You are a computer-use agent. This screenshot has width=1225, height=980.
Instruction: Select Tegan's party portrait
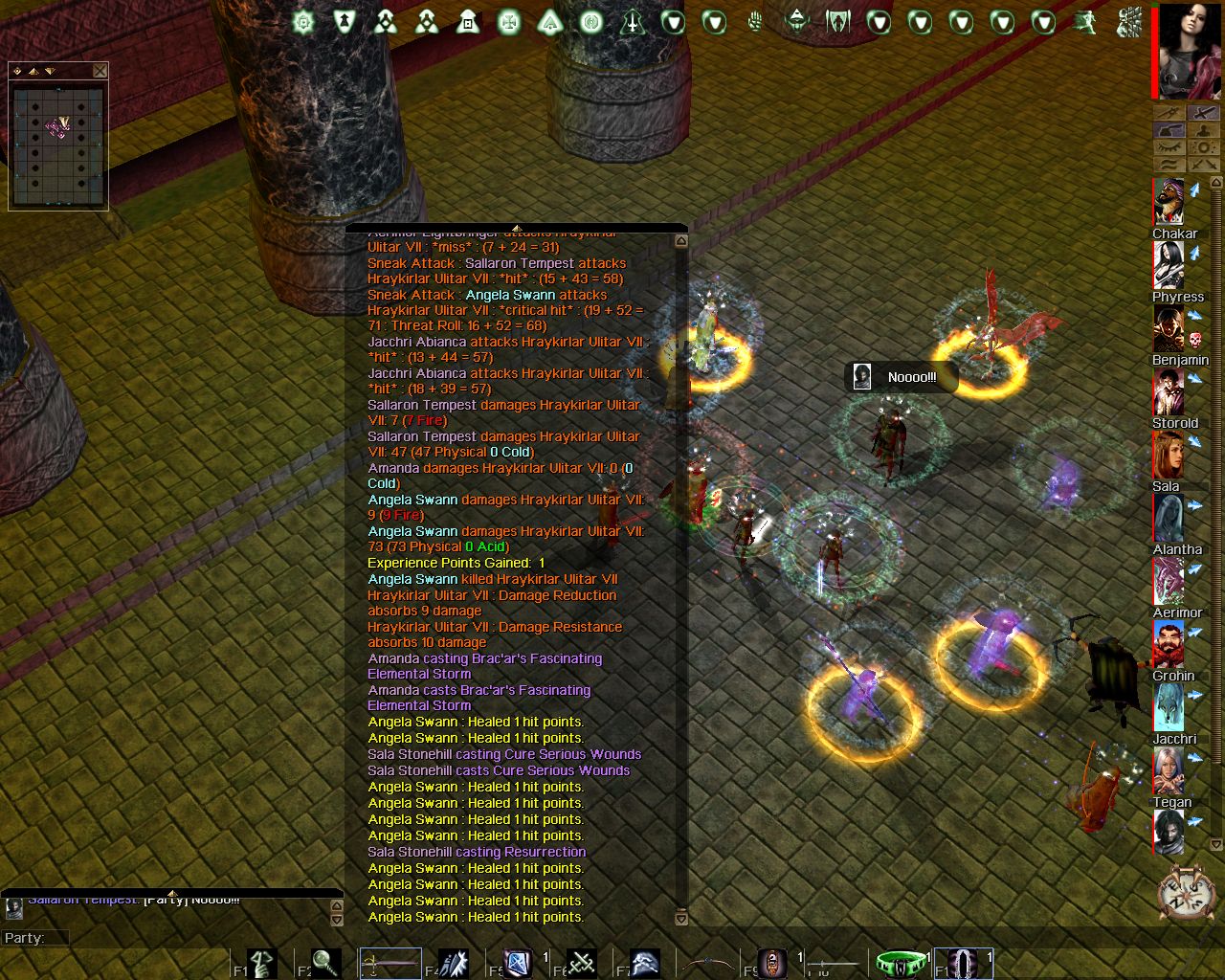pos(1168,771)
